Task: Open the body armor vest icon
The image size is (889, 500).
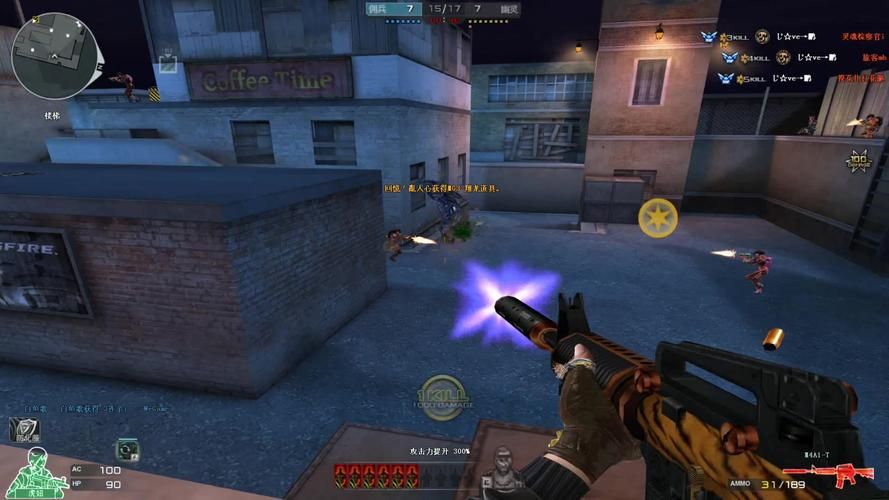Action: point(24,430)
